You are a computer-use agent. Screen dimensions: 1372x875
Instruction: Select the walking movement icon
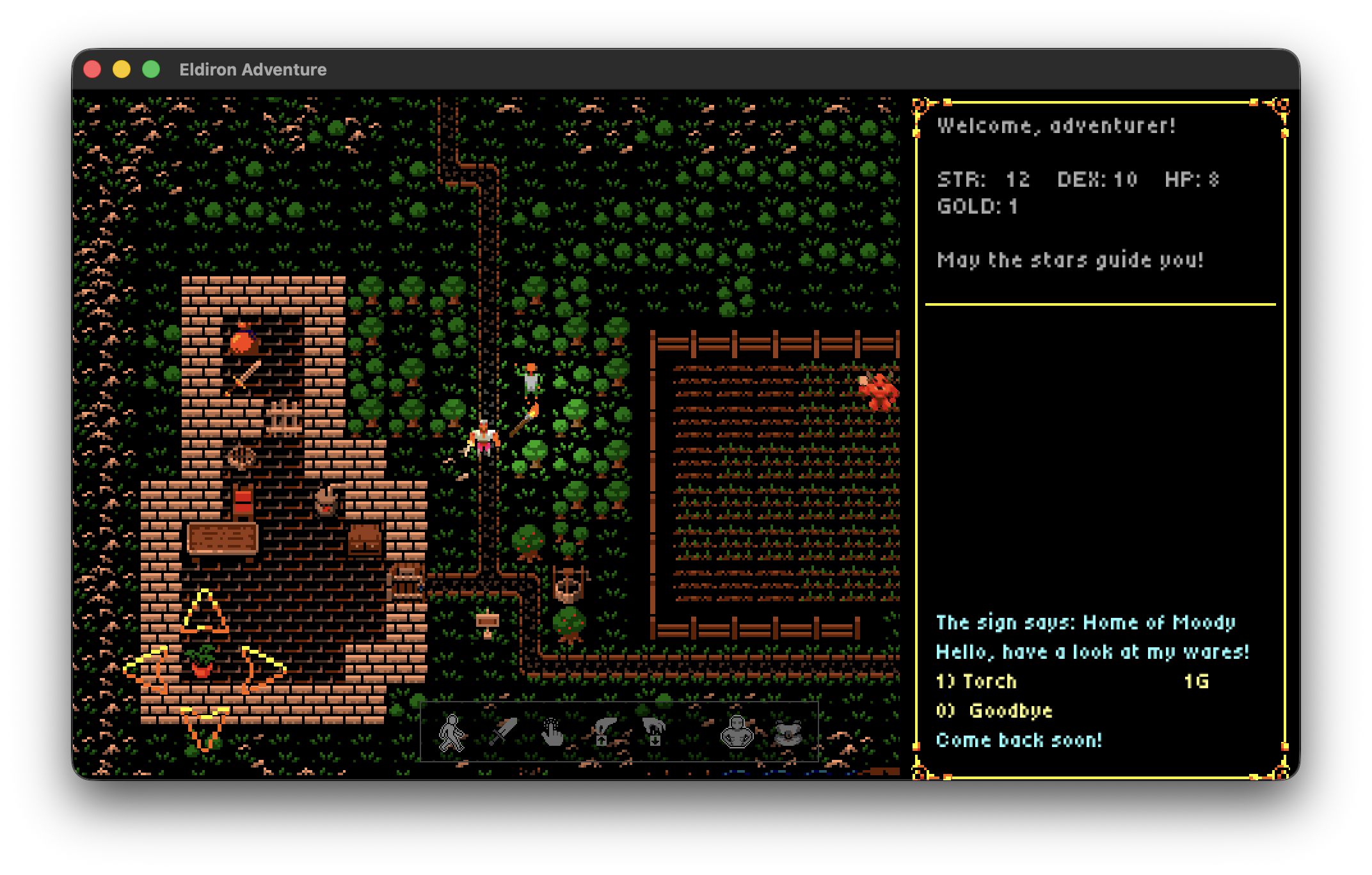[453, 733]
